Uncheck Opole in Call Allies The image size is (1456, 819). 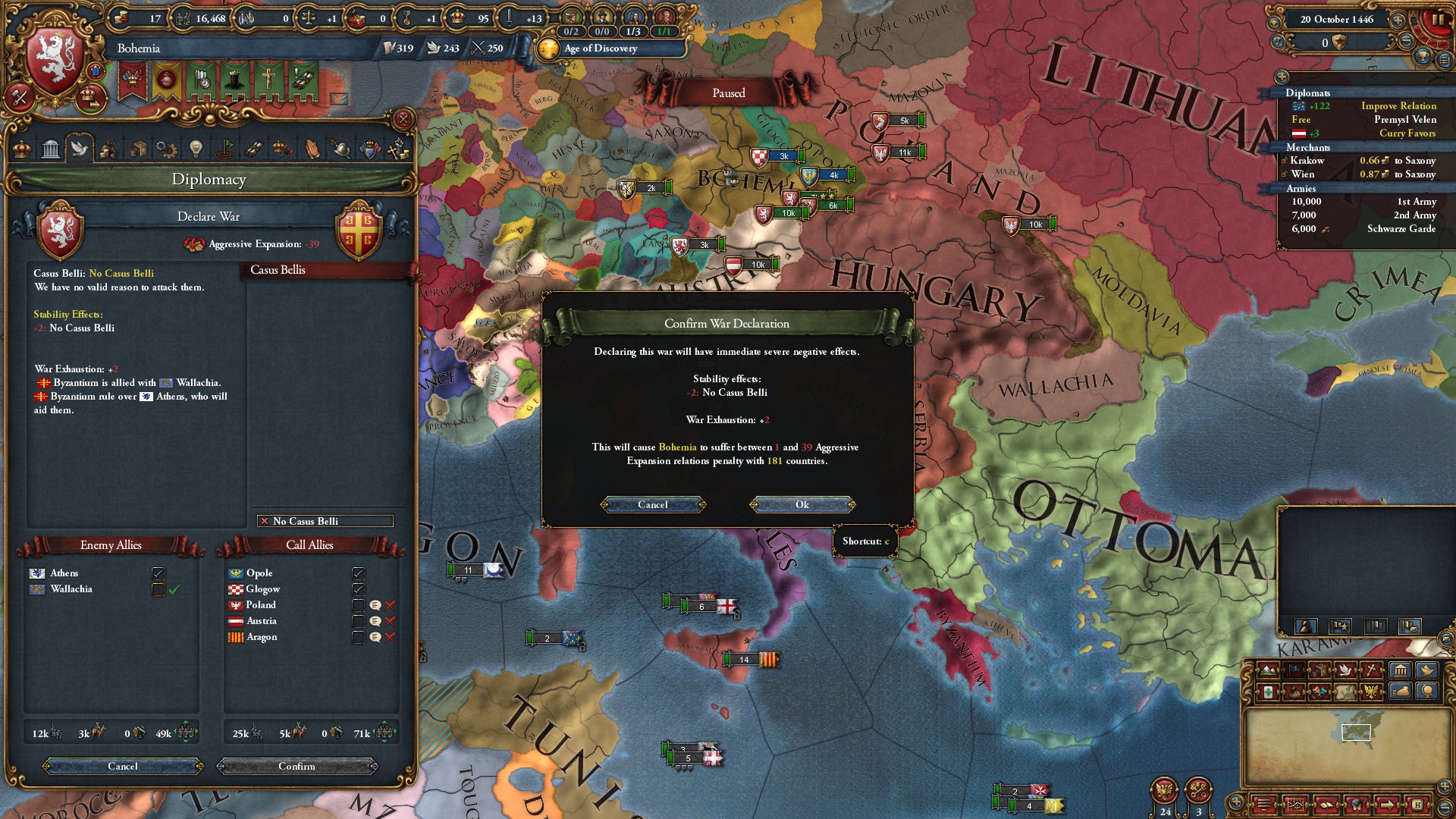pyautogui.click(x=359, y=573)
